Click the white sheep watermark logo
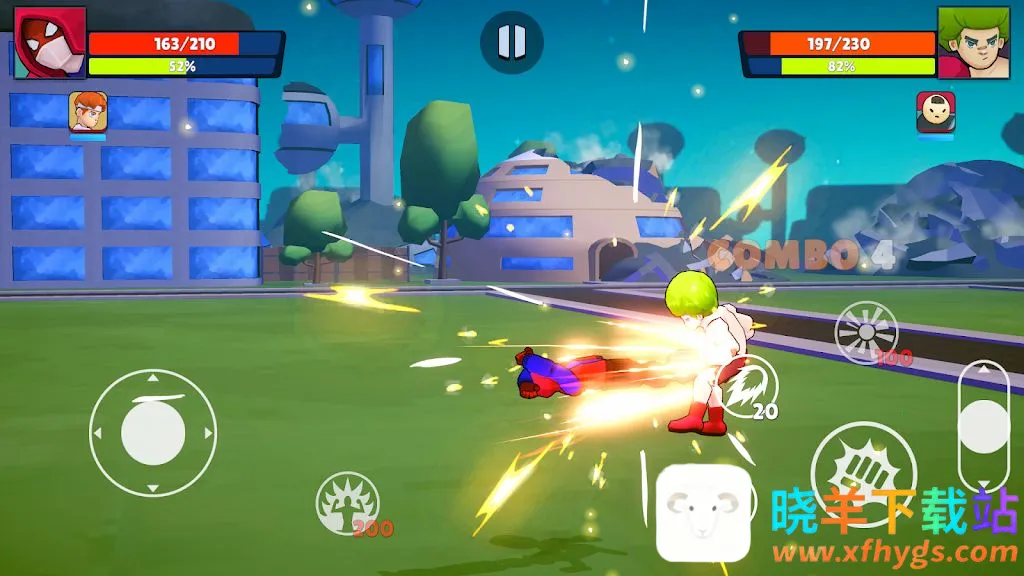1024x576 pixels. [x=703, y=512]
